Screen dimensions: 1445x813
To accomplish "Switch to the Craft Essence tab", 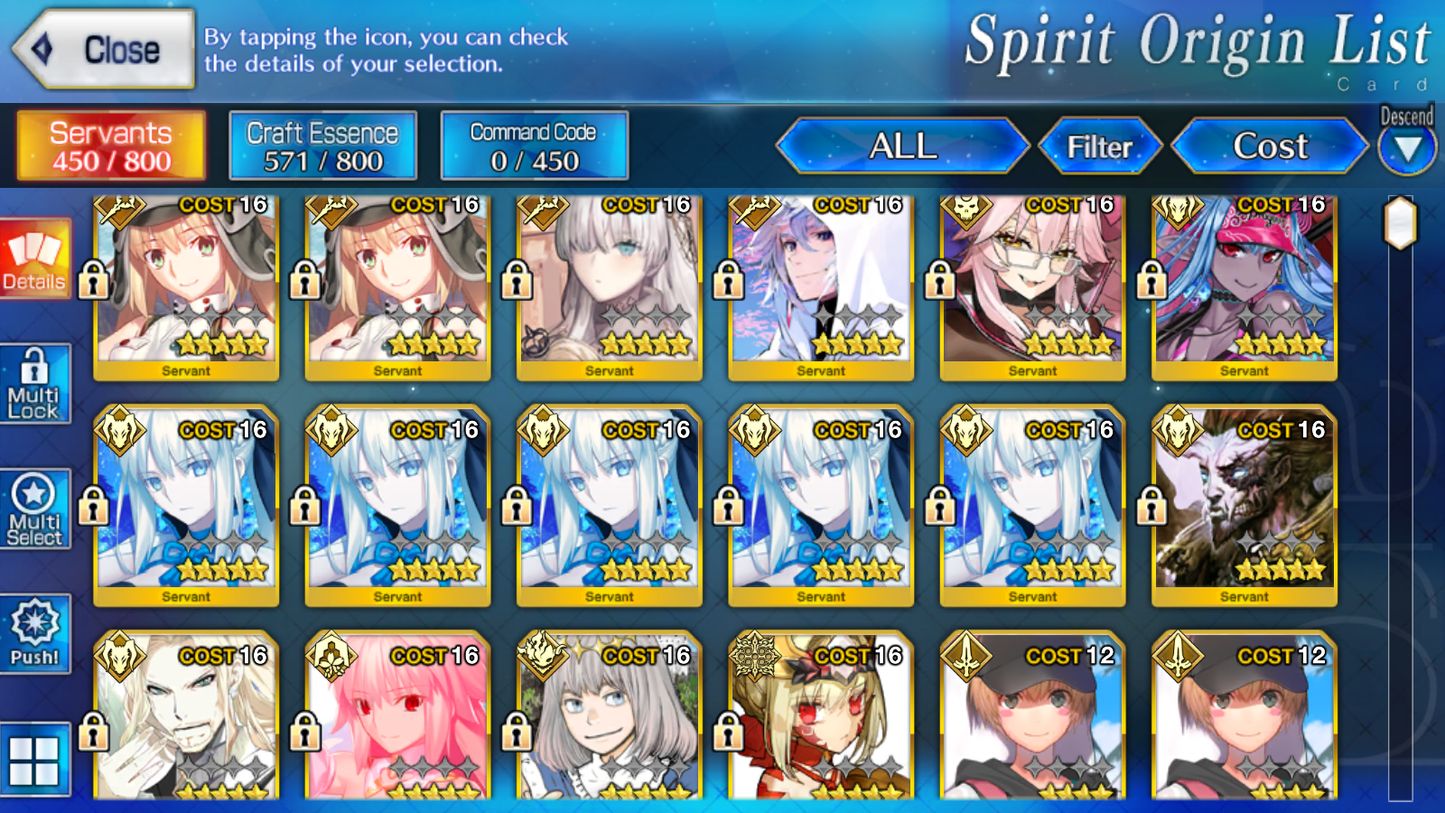I will click(x=322, y=144).
